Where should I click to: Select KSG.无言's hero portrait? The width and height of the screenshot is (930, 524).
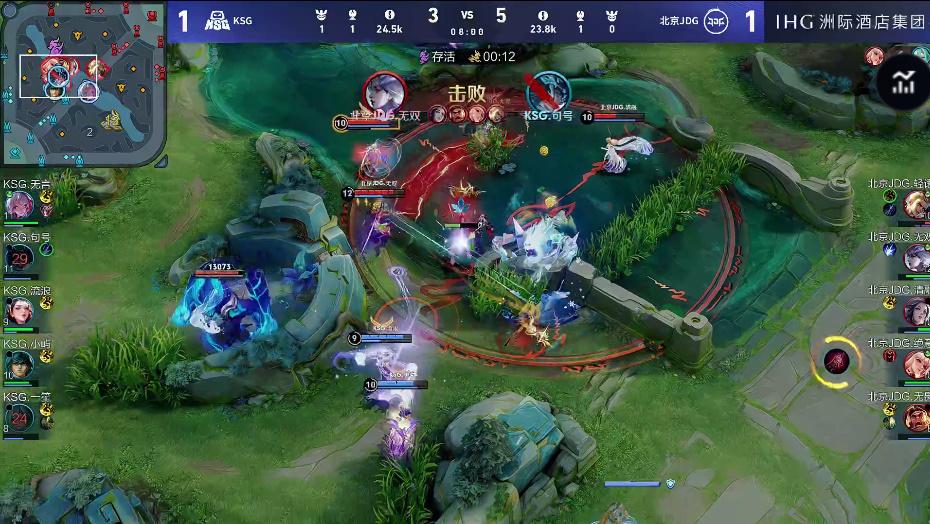(19, 205)
